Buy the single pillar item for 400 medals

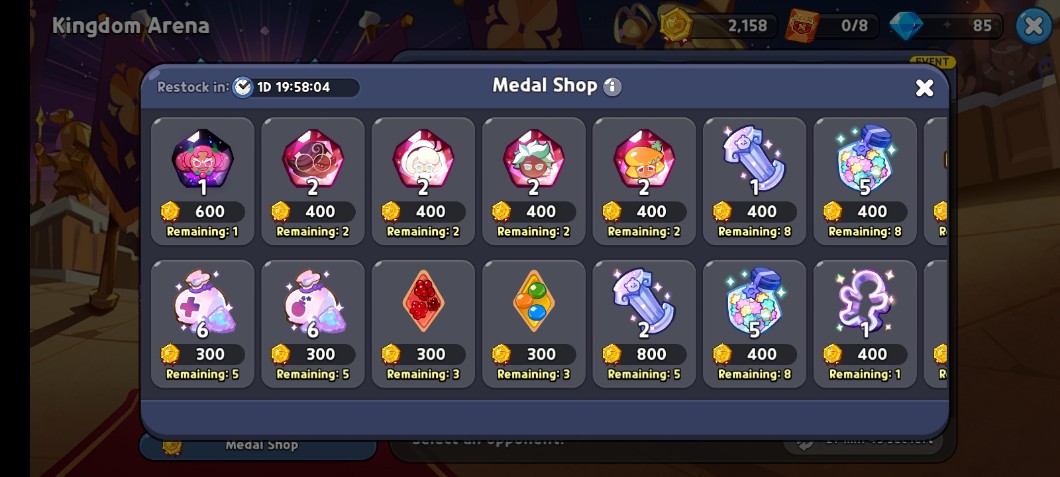[x=755, y=180]
